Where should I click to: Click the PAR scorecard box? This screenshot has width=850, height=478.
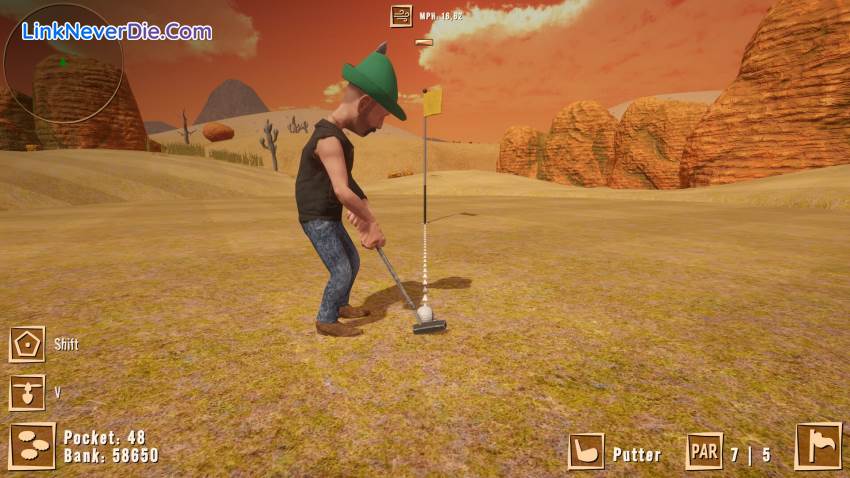(x=704, y=452)
